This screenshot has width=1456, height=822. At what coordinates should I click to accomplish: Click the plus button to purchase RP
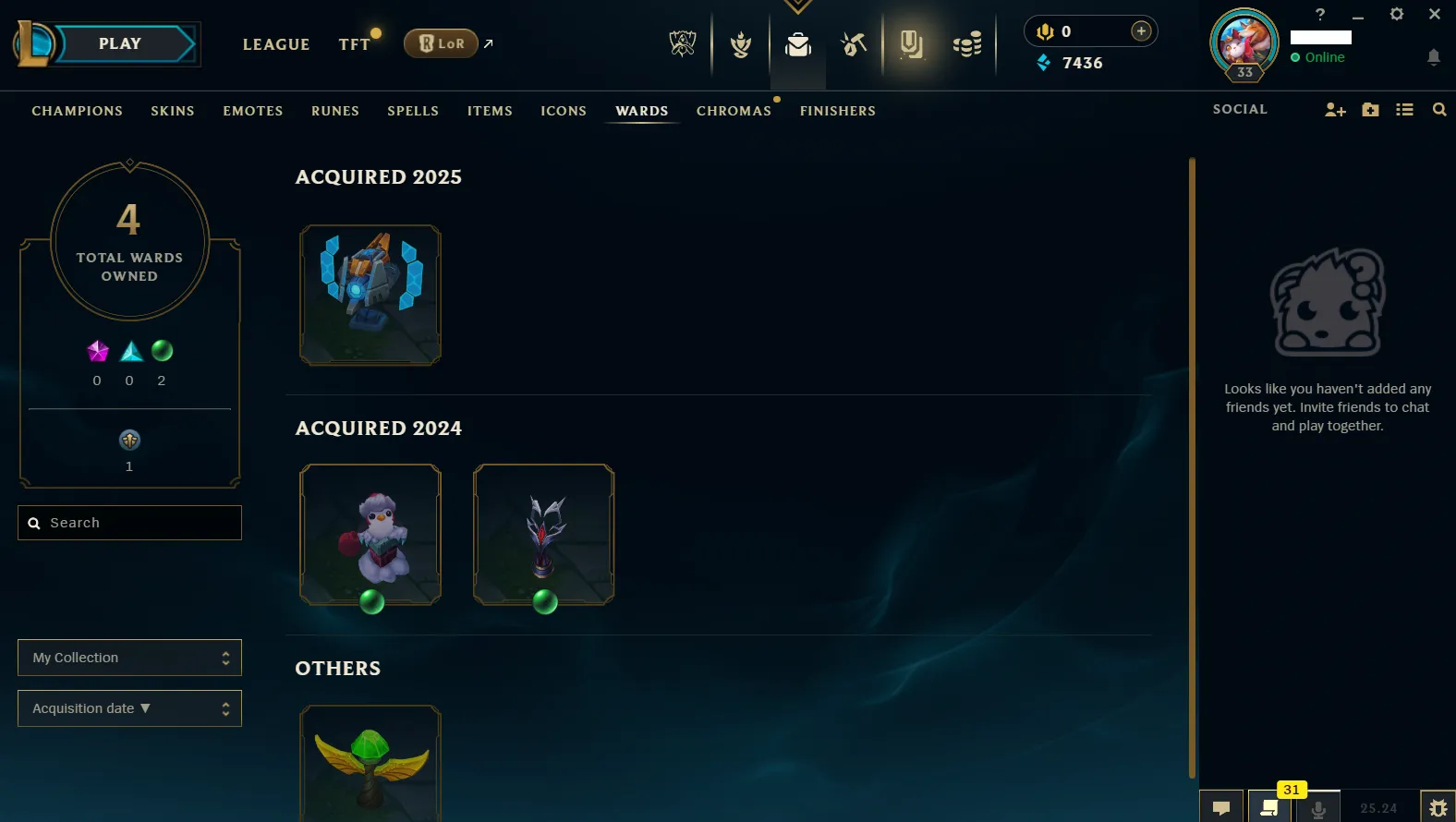click(x=1142, y=29)
